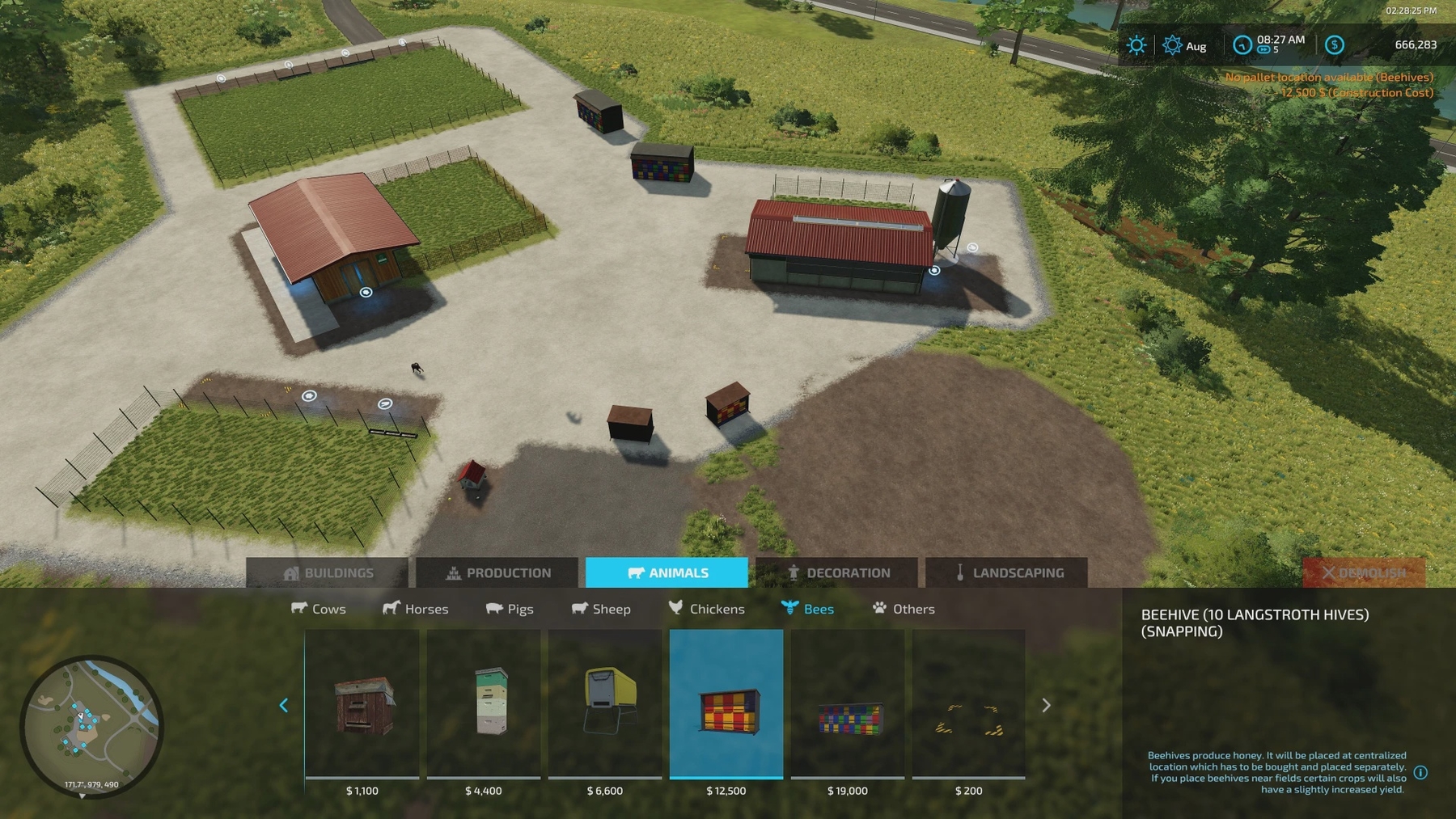Select the Animals tab
Viewport: 1456px width, 819px height.
667,572
